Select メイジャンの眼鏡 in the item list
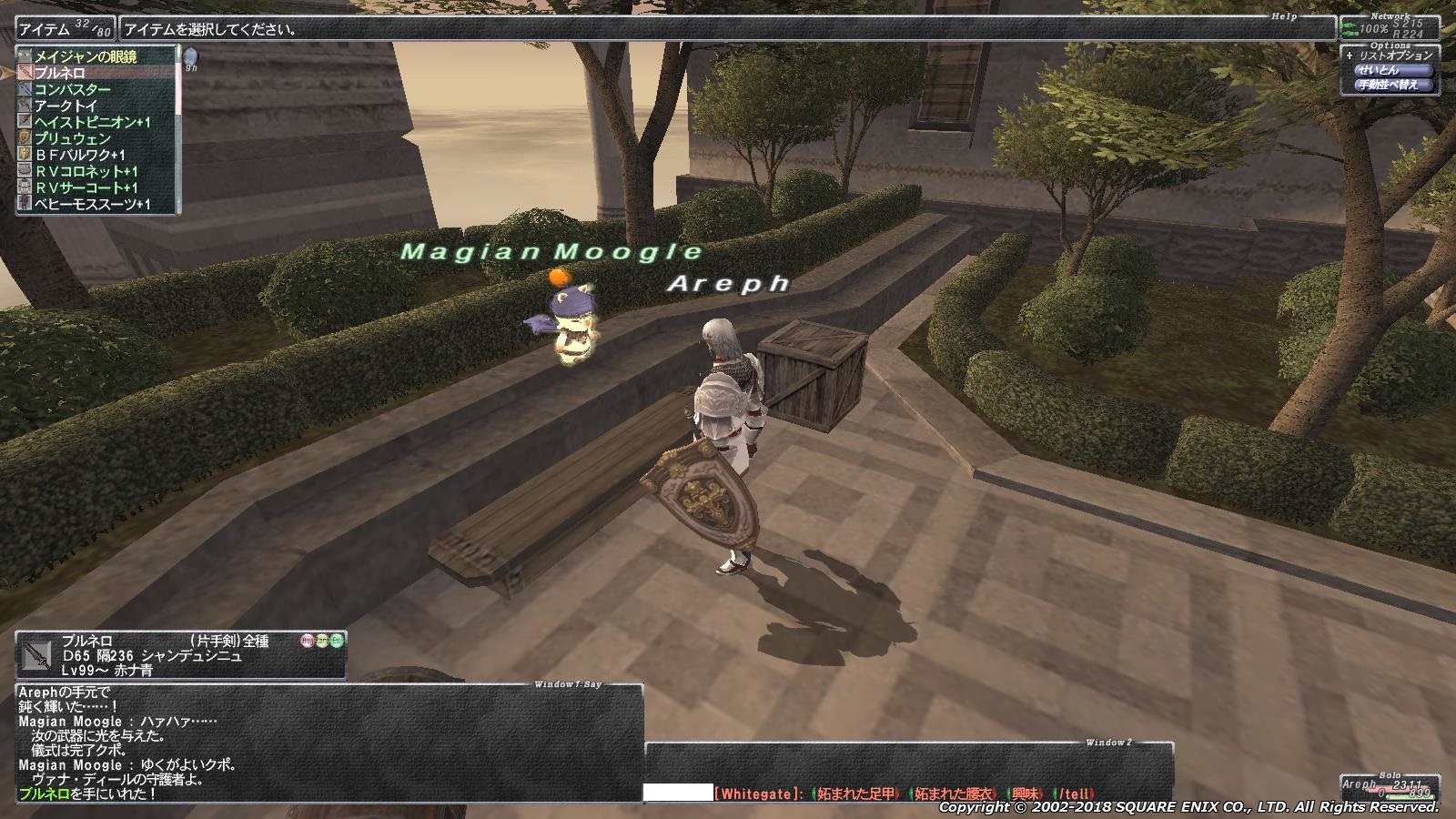The image size is (1456, 819). (x=86, y=56)
